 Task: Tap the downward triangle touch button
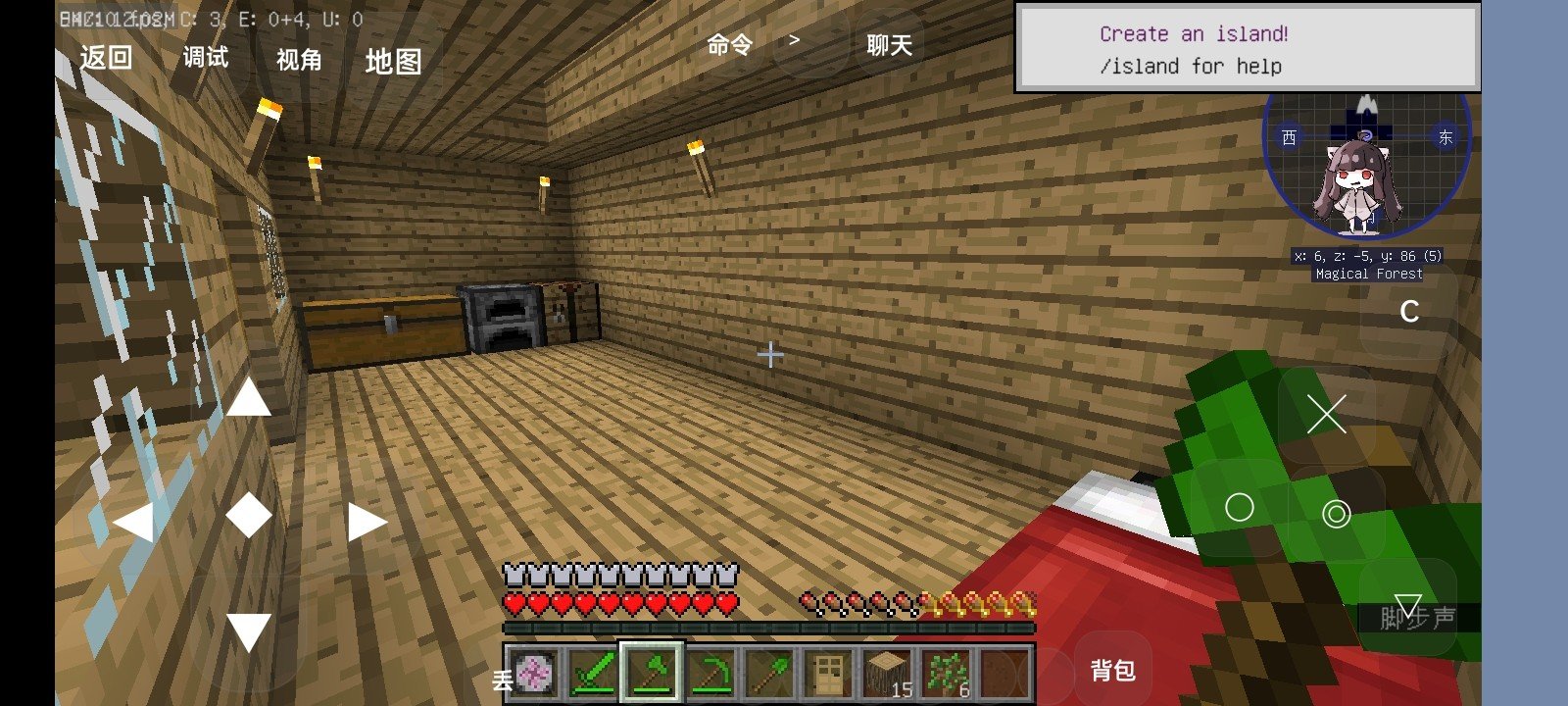pos(1407,606)
